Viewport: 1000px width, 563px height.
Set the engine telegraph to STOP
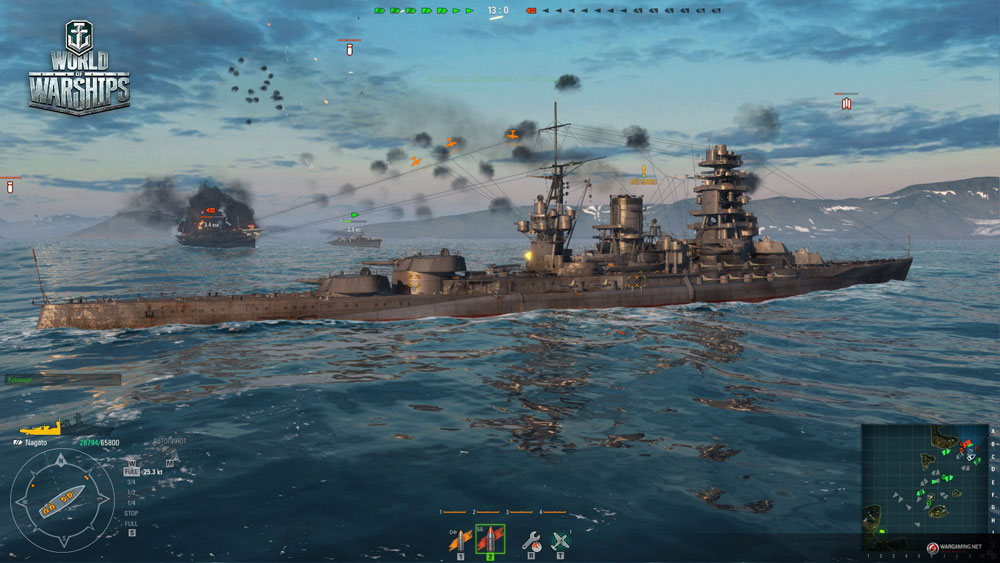click(x=131, y=513)
